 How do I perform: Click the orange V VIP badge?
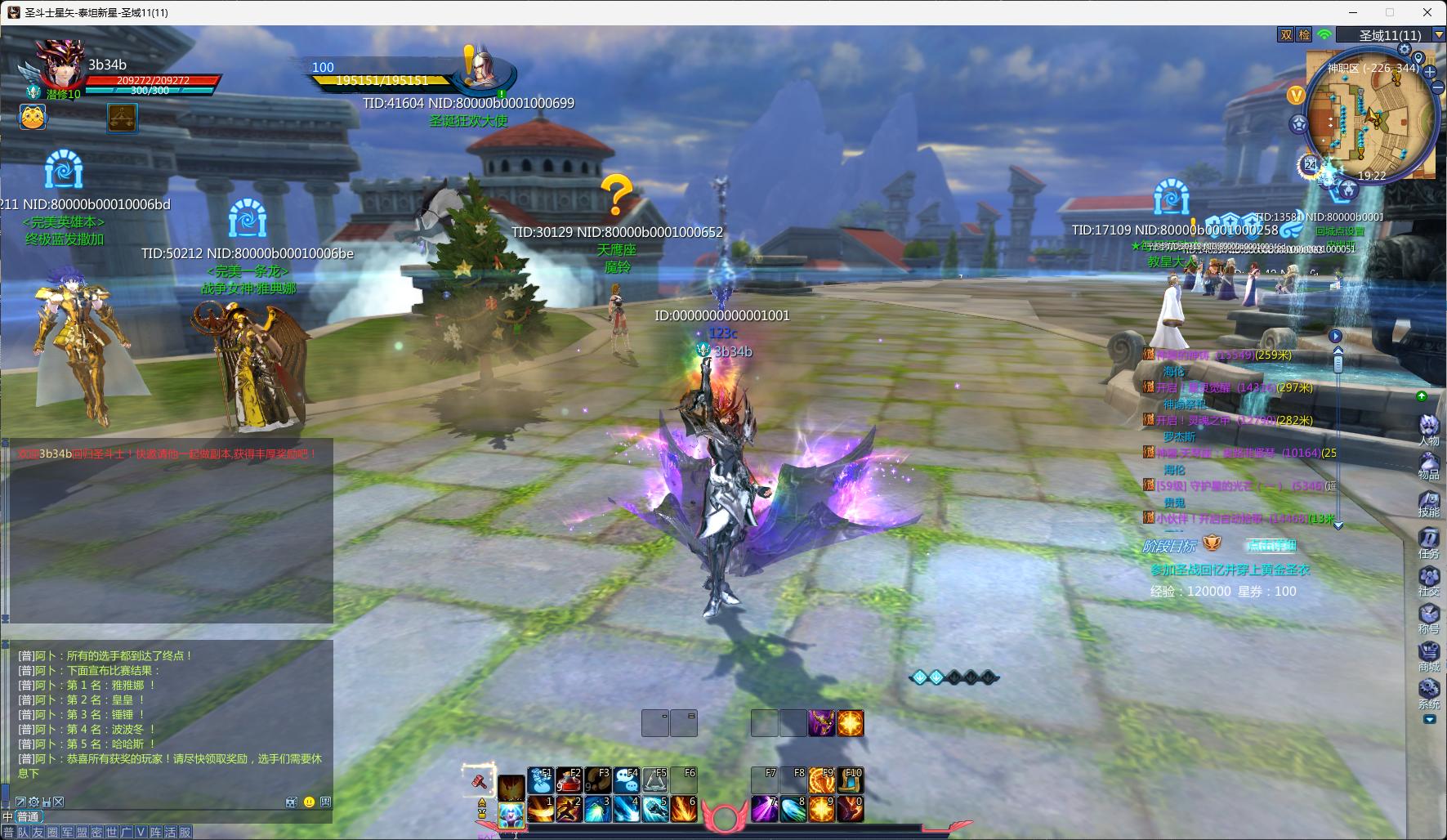point(1295,96)
